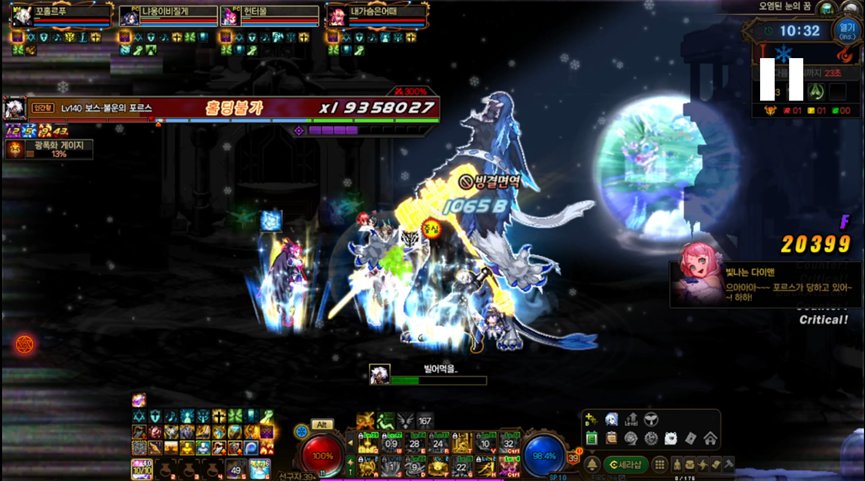This screenshot has width=865, height=481.
Task: Open the grid menu button beside 세라샵
Action: coord(657,465)
